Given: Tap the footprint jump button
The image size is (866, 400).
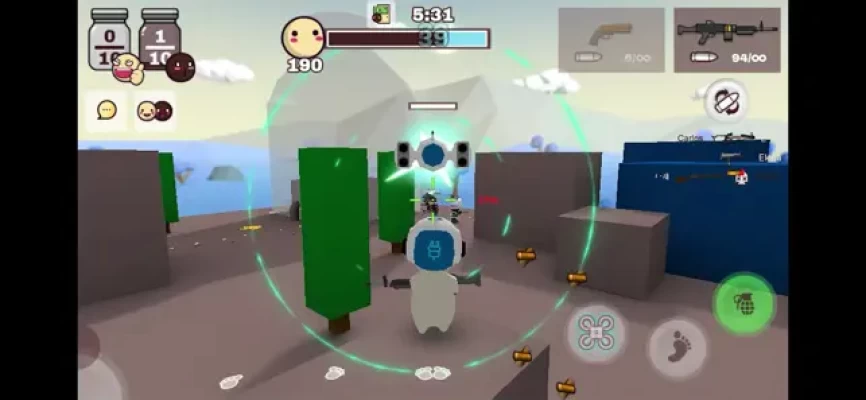Looking at the screenshot, I should (x=677, y=347).
